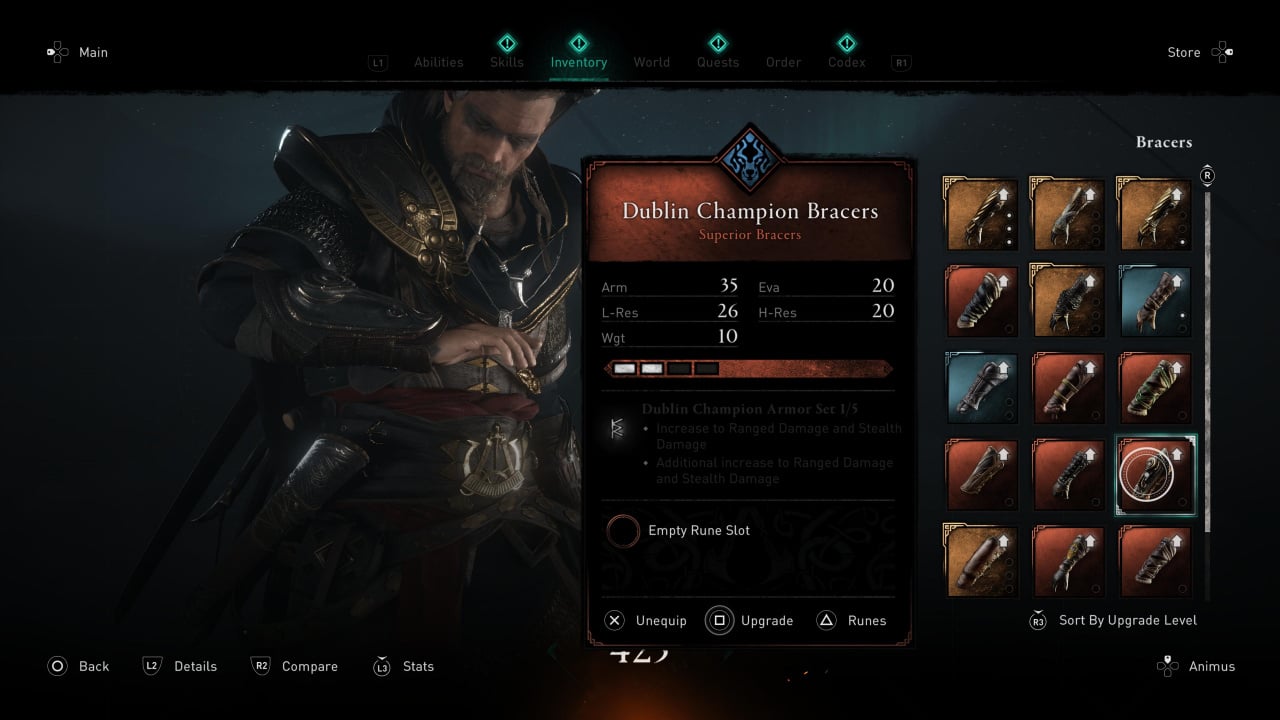Go Back from the inventory
1280x720 pixels.
click(78, 666)
